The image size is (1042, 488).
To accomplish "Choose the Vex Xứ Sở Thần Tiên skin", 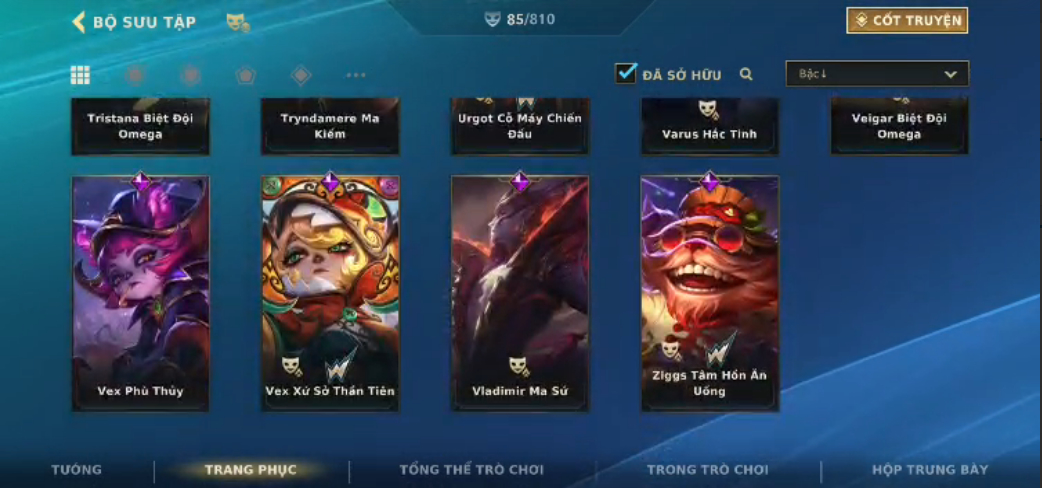I will (x=330, y=293).
